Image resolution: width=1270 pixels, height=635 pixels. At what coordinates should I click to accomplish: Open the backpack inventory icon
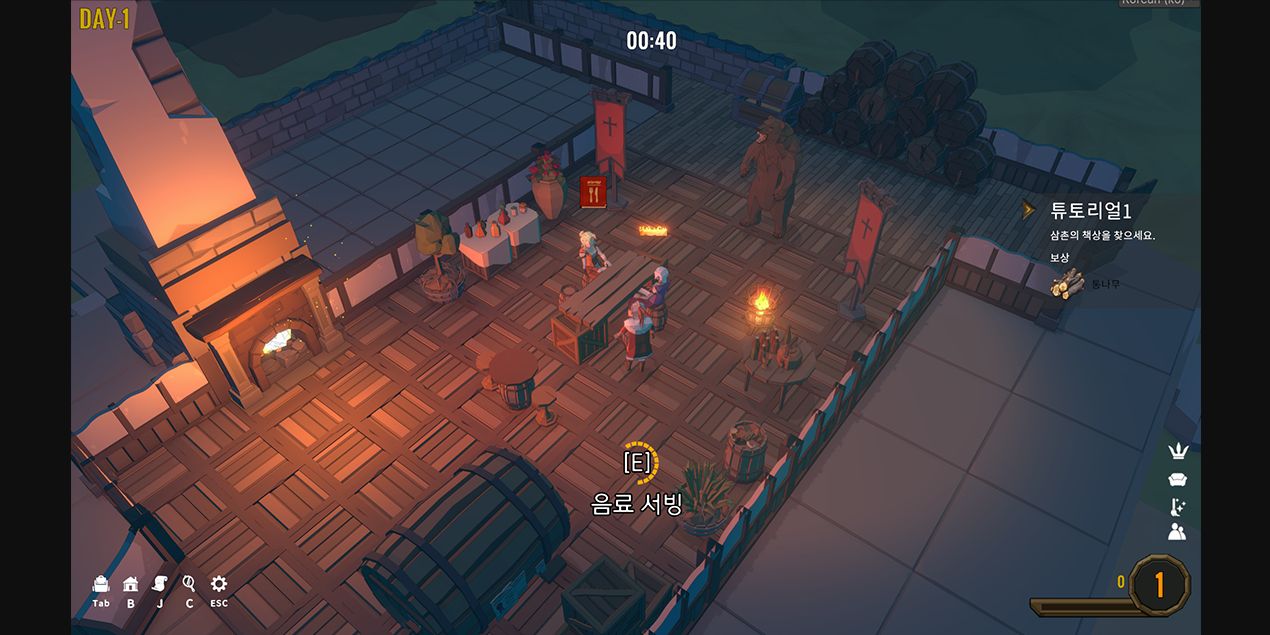tap(101, 584)
